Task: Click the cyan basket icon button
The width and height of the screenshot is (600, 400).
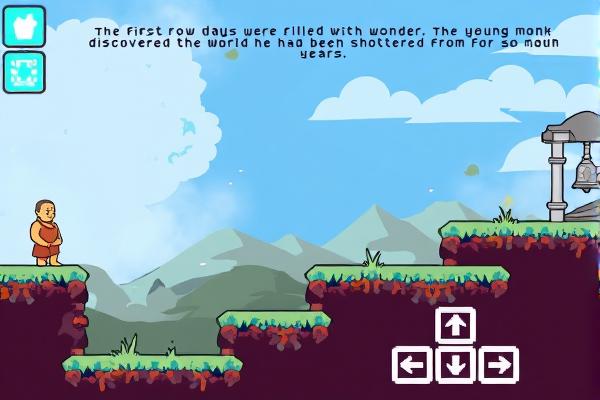Action: [24, 26]
